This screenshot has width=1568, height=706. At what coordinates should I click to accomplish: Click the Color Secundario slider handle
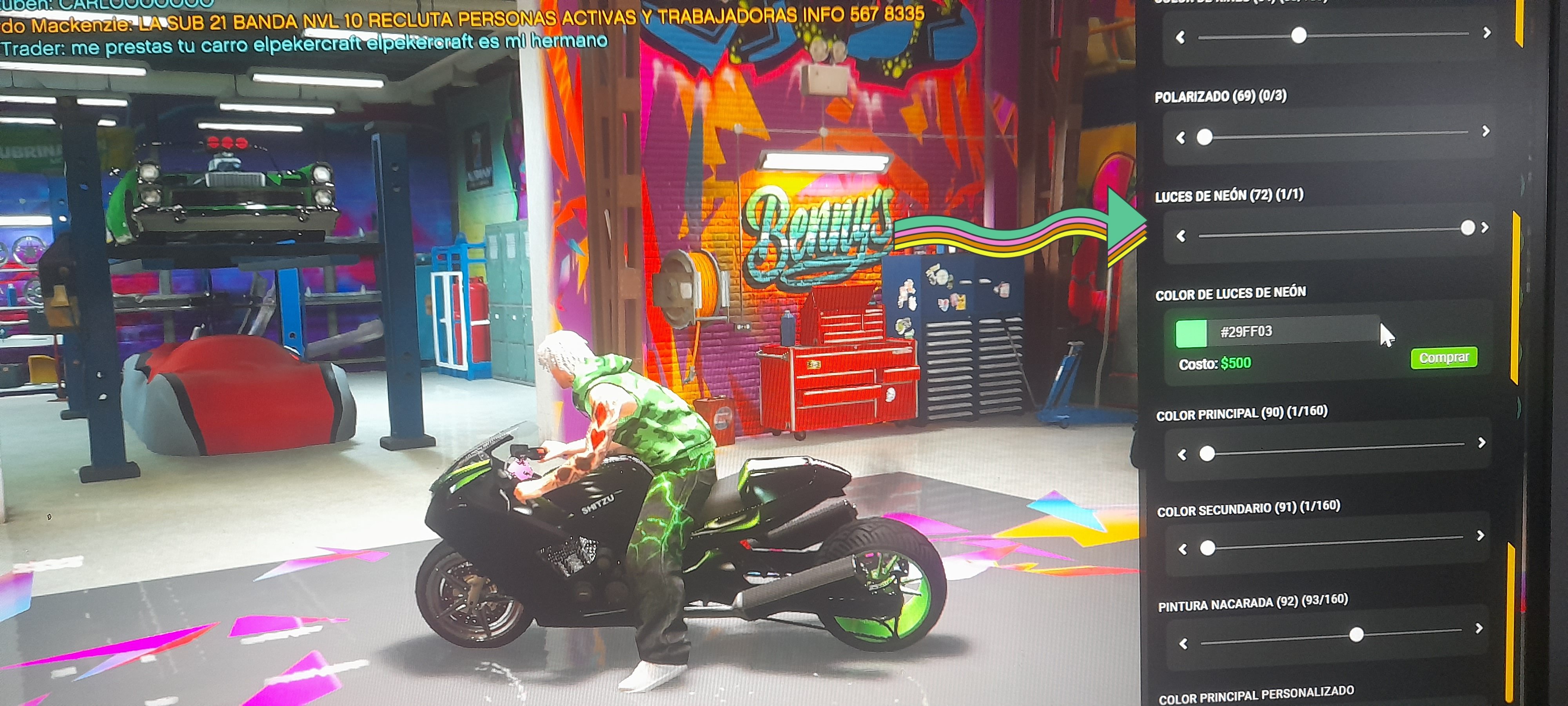(1208, 548)
